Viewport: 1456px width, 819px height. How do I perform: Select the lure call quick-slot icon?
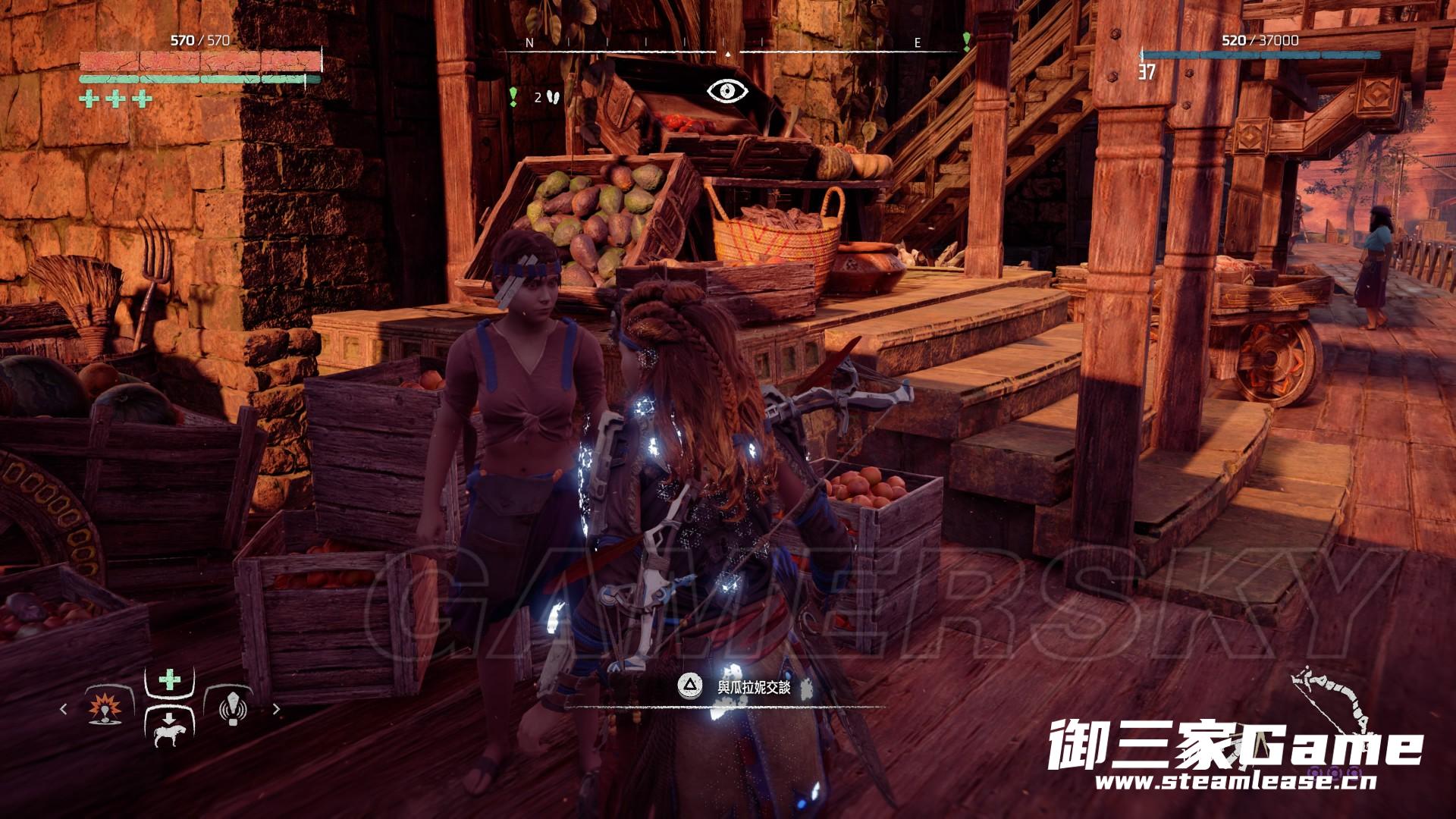[x=233, y=709]
